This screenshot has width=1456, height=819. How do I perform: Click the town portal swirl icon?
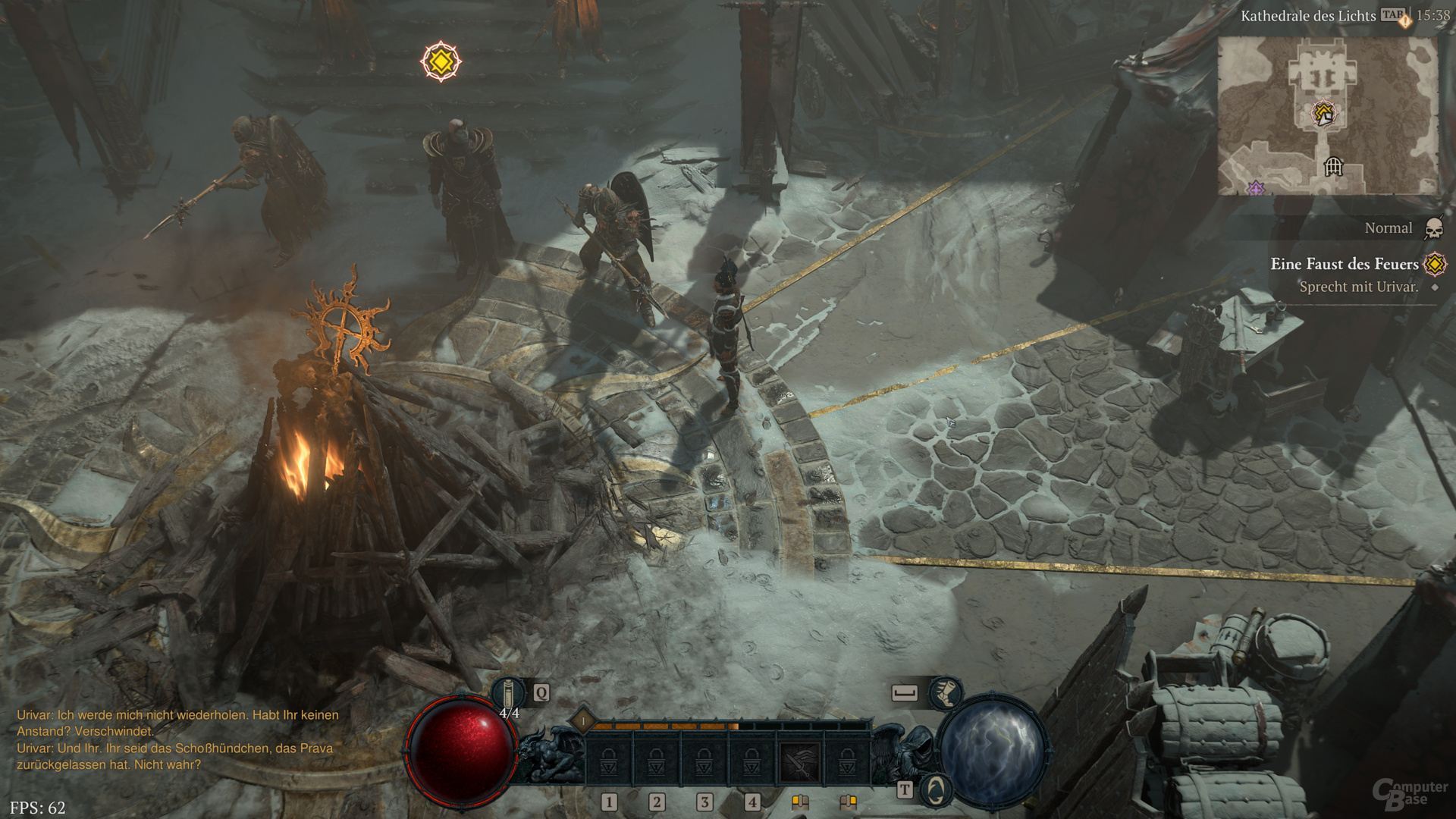pos(936,790)
